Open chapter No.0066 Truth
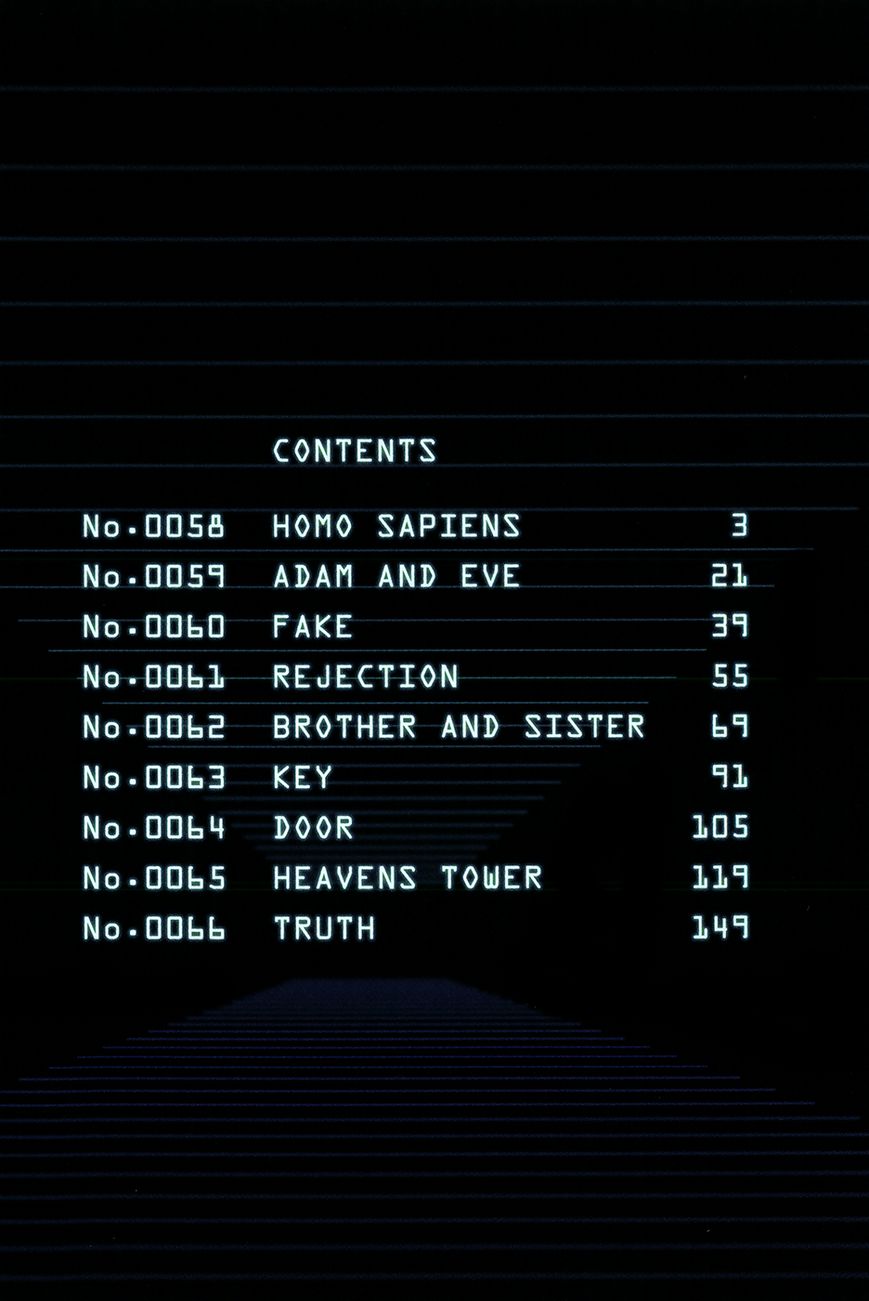 pos(324,929)
